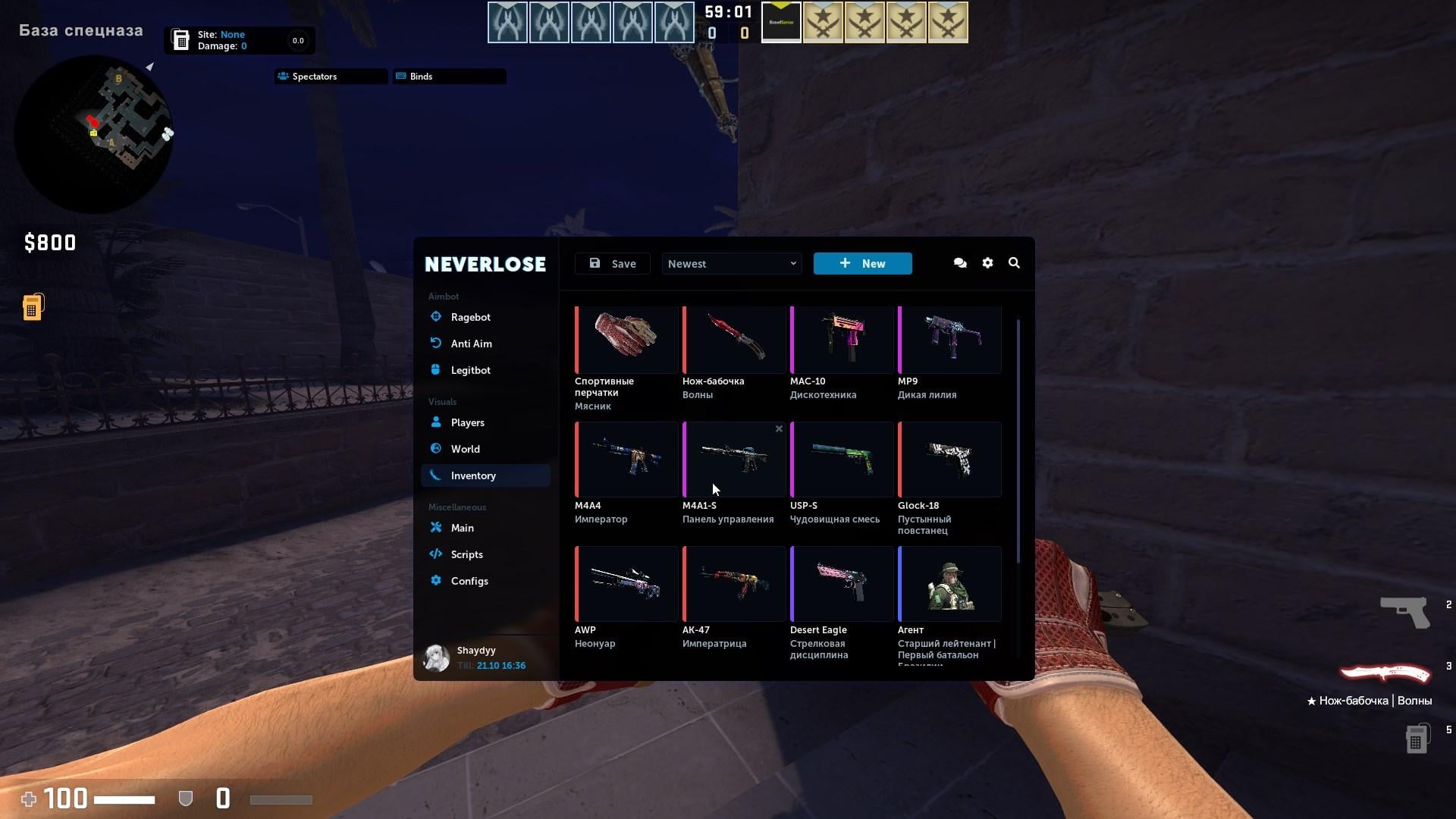Click the New button to add an item
Viewport: 1456px width, 819px height.
[x=862, y=263]
